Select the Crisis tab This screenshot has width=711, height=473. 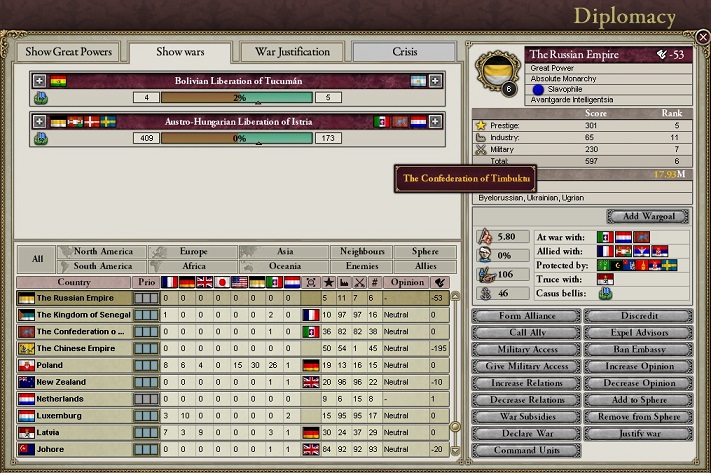pyautogui.click(x=404, y=52)
